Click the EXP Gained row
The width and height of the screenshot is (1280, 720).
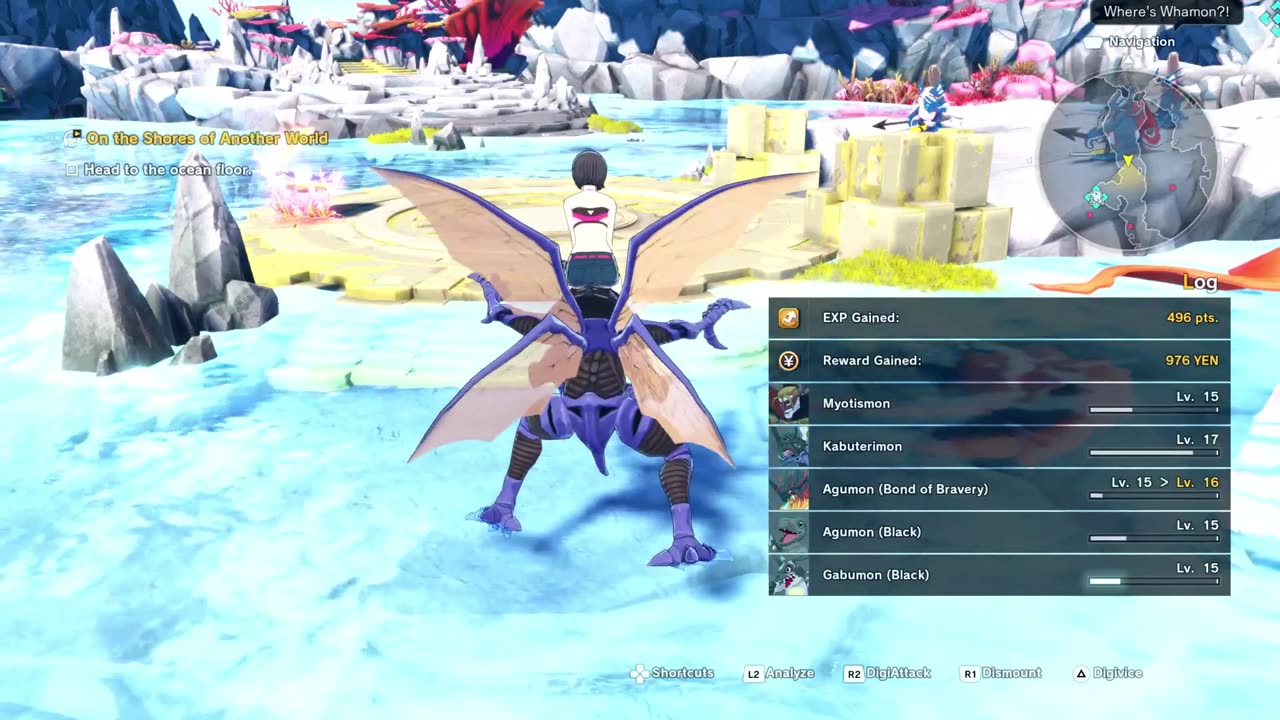[999, 318]
